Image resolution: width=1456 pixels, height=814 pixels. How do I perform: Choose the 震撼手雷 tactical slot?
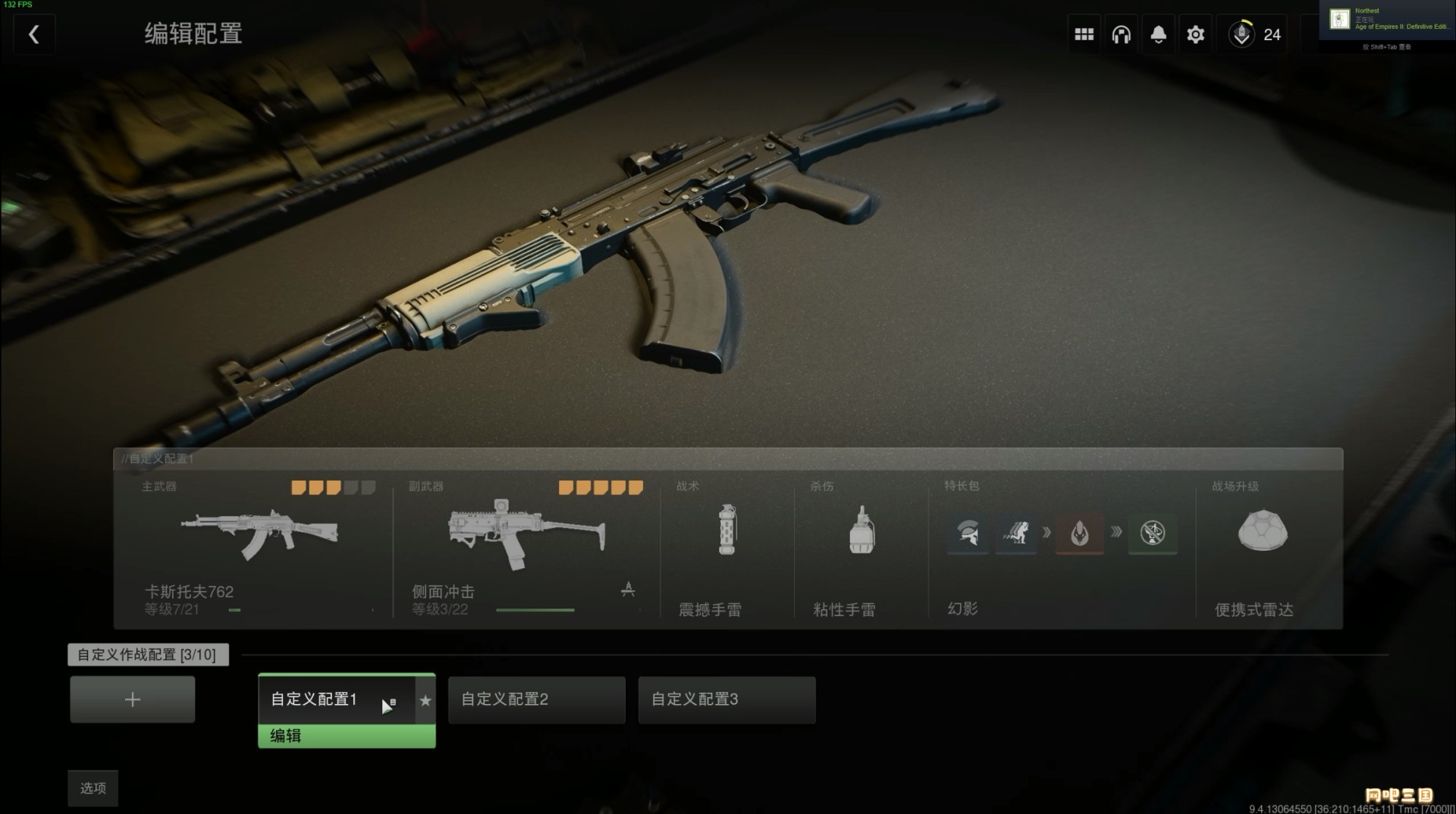point(726,547)
